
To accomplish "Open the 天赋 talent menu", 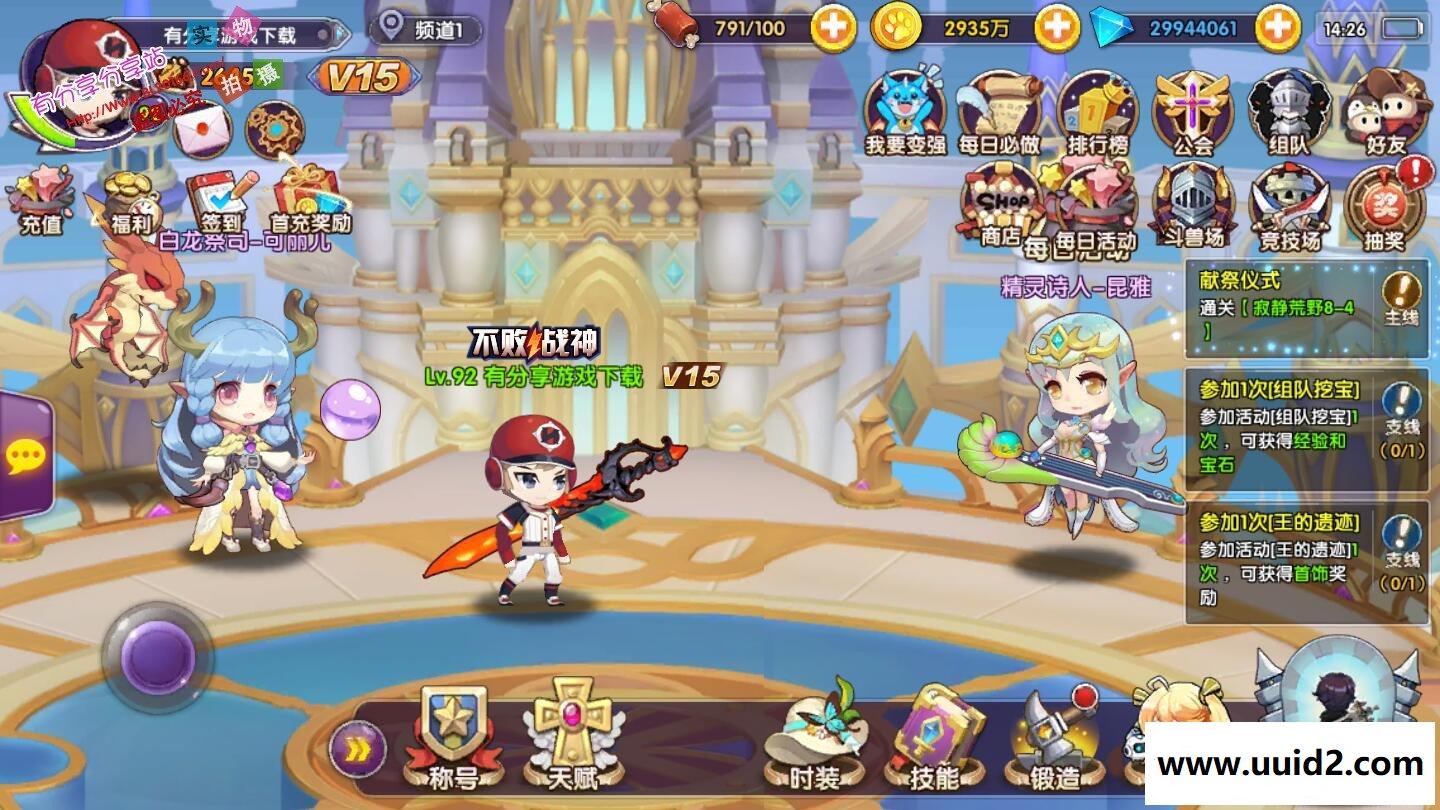I will 573,735.
